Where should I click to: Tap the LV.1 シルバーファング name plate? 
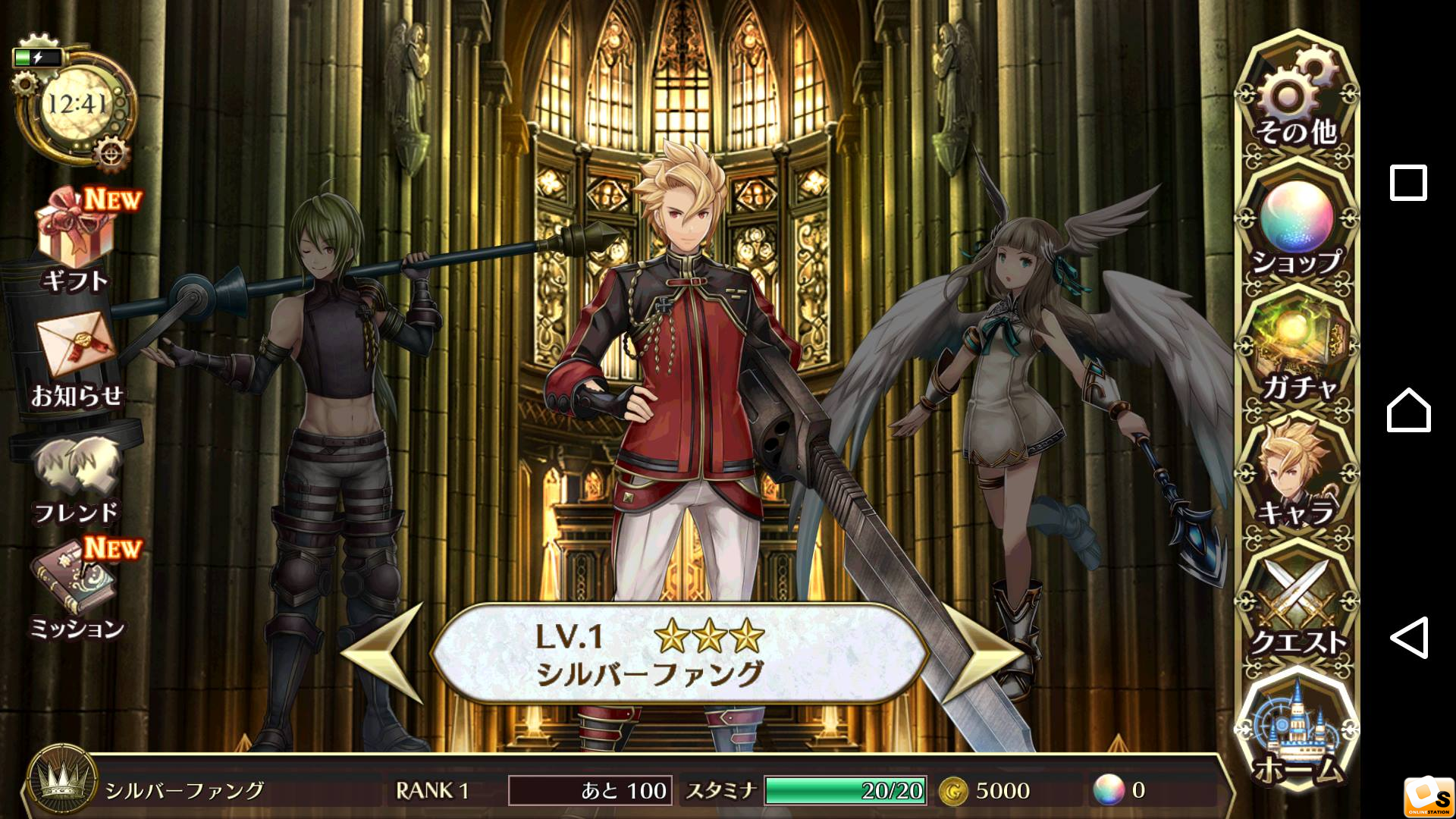pos(679,654)
